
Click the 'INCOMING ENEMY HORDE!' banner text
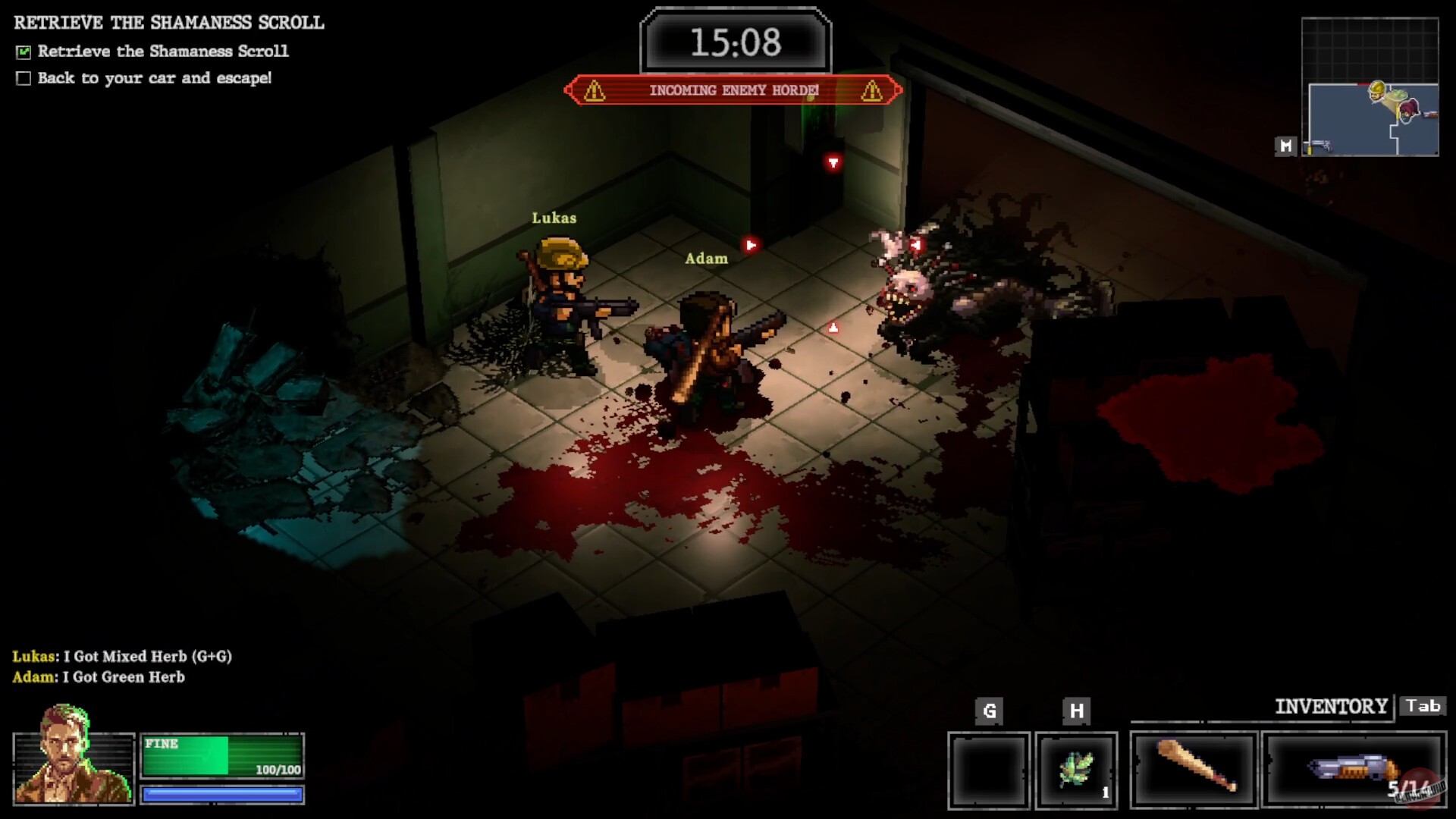click(x=733, y=90)
